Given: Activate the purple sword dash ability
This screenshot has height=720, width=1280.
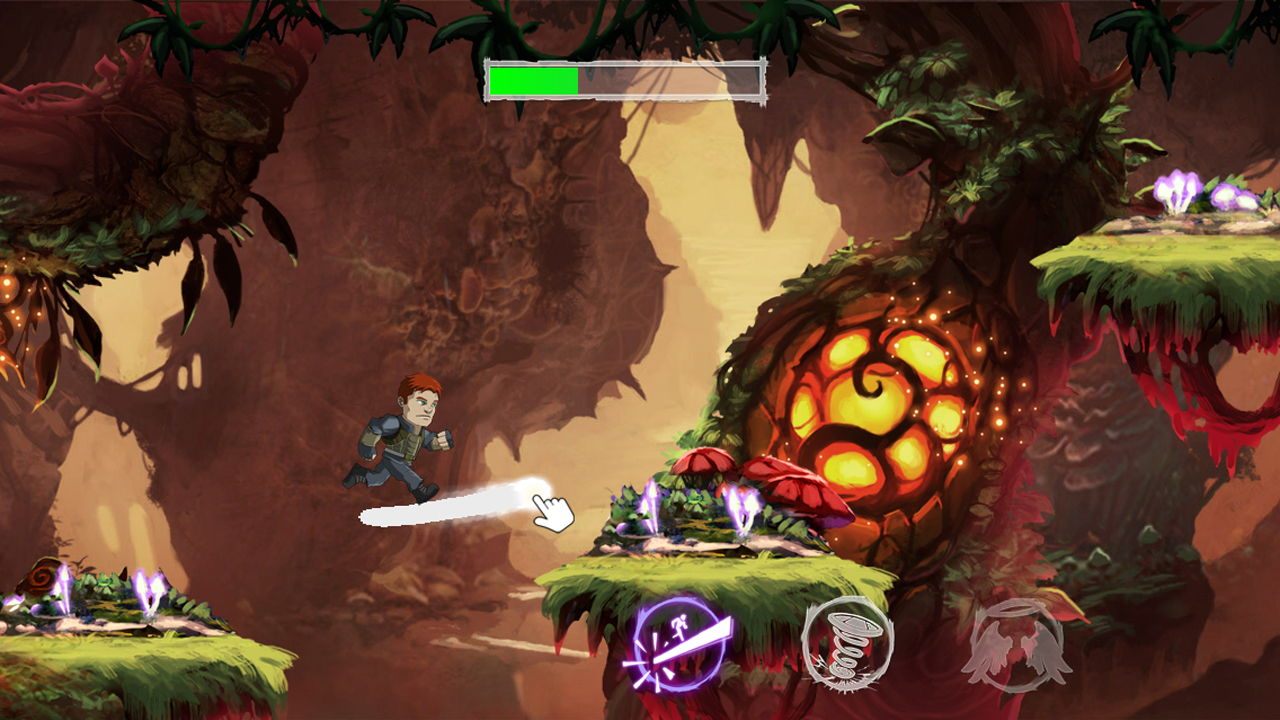Looking at the screenshot, I should (679, 644).
